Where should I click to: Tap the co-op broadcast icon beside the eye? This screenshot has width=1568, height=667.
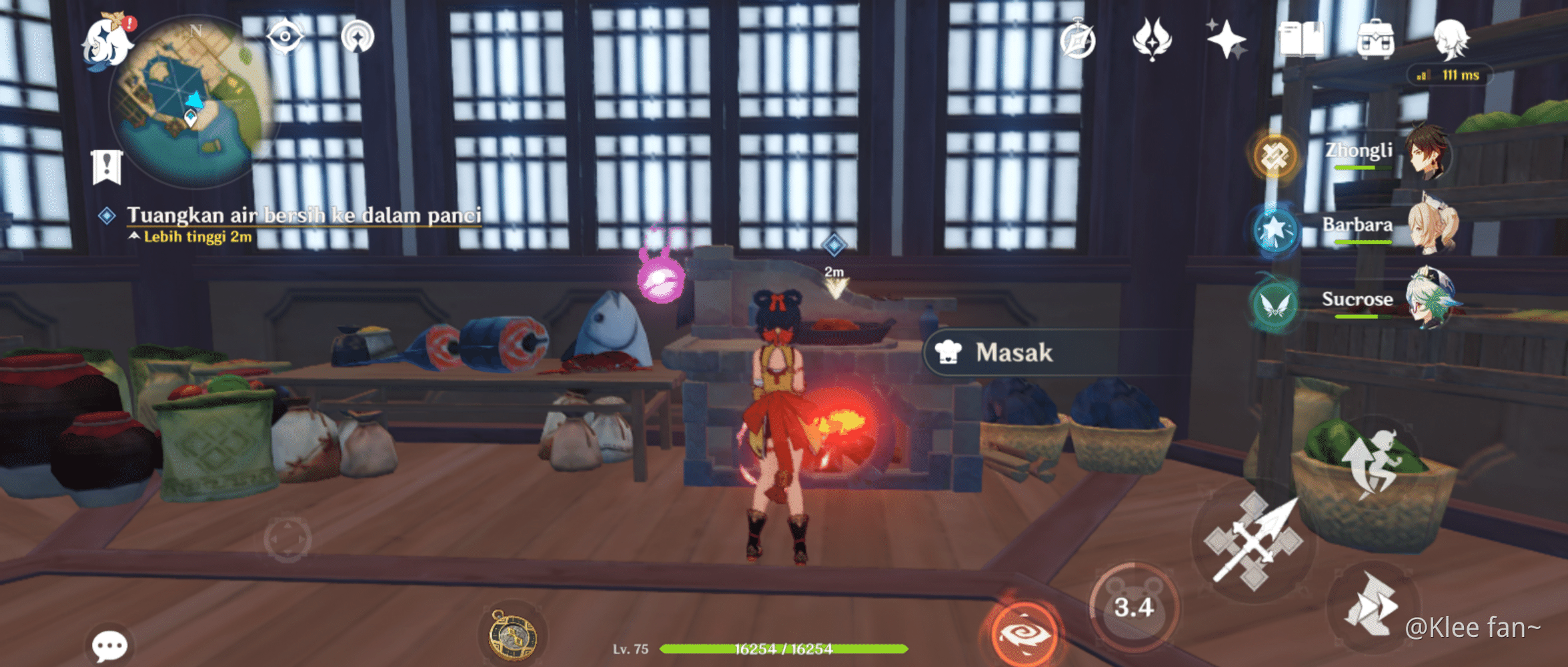pos(358,37)
